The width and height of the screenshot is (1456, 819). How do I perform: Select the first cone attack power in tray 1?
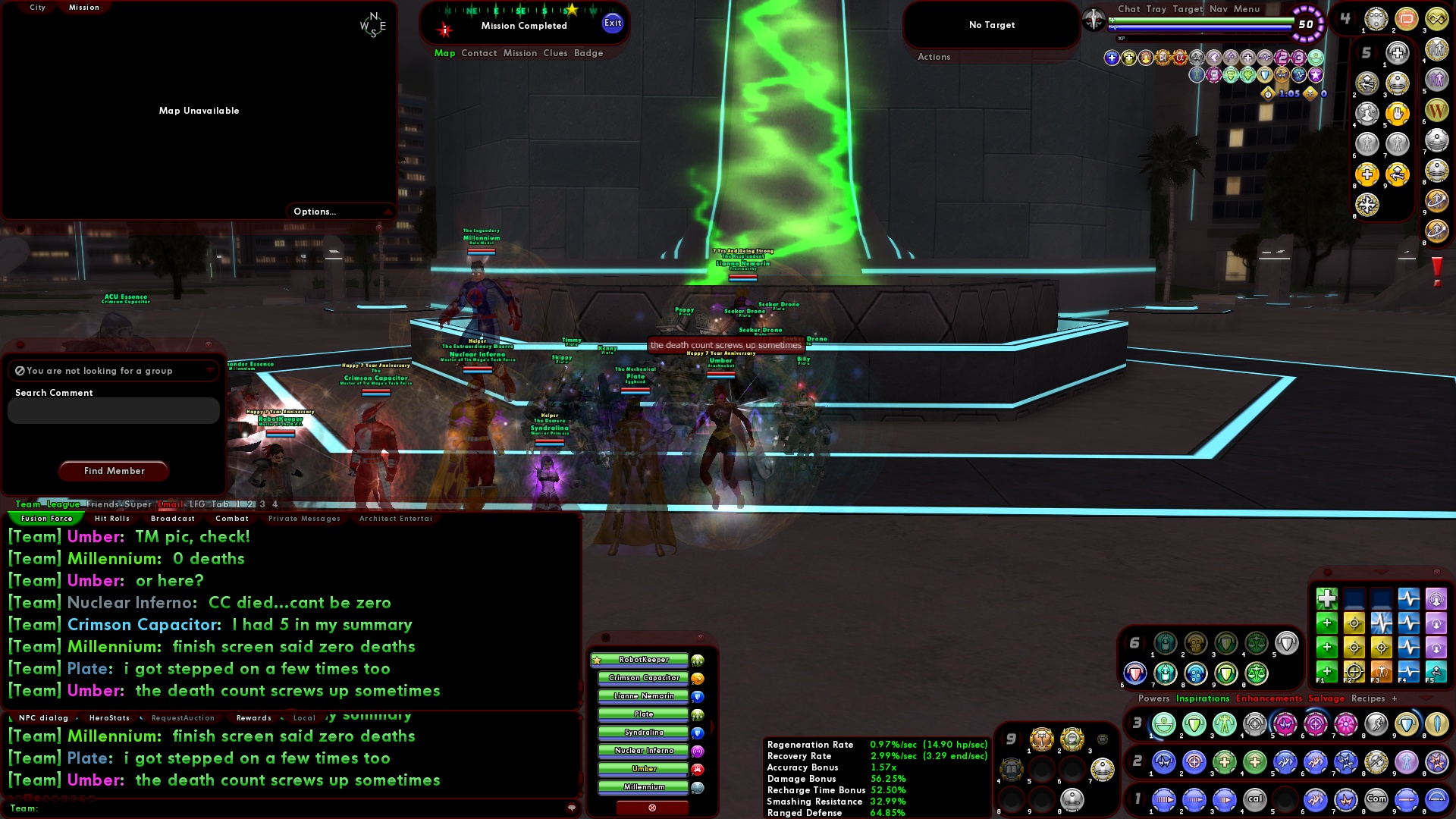point(1163,799)
